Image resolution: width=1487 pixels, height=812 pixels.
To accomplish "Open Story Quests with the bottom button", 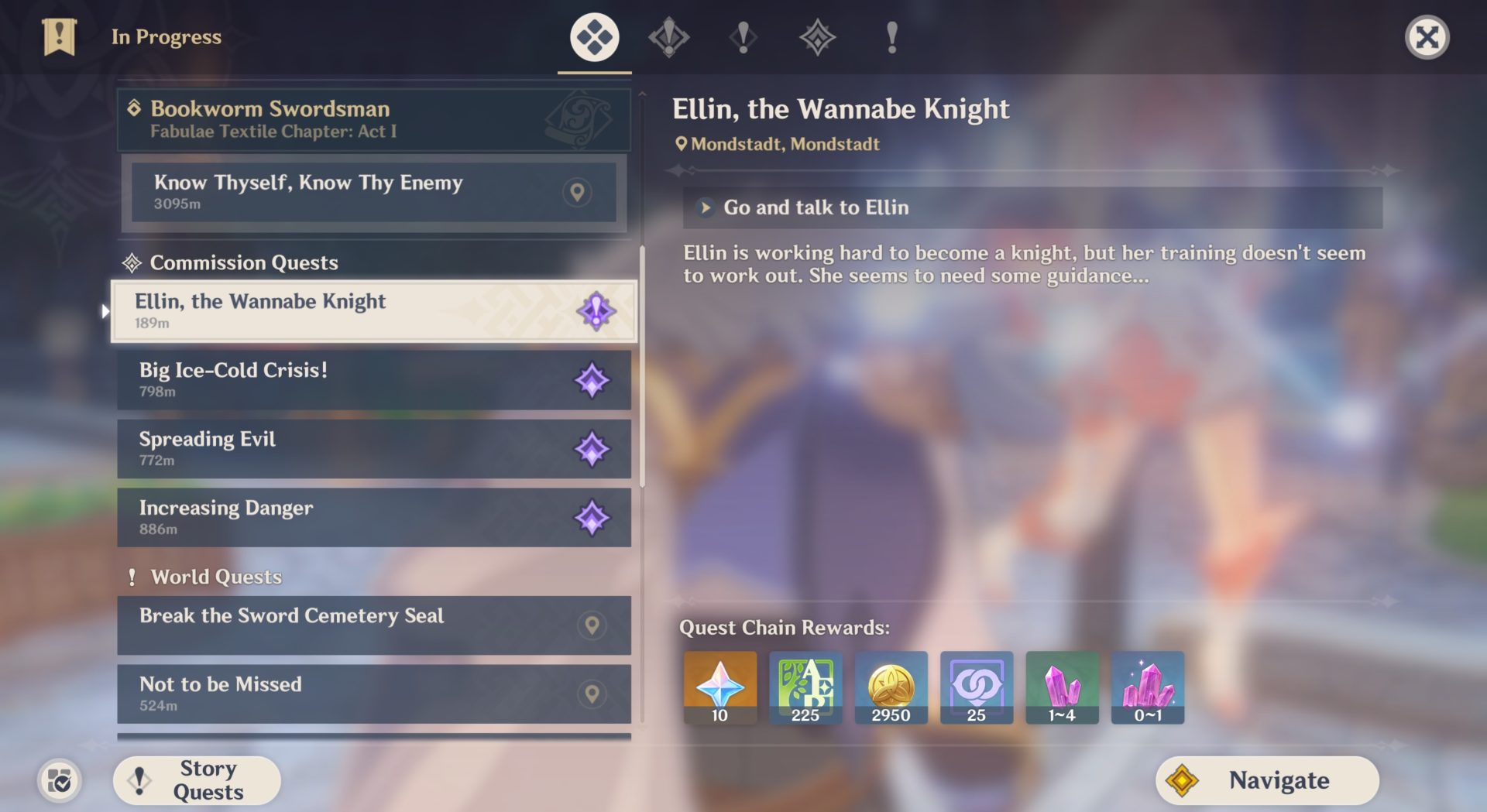I will (x=196, y=779).
